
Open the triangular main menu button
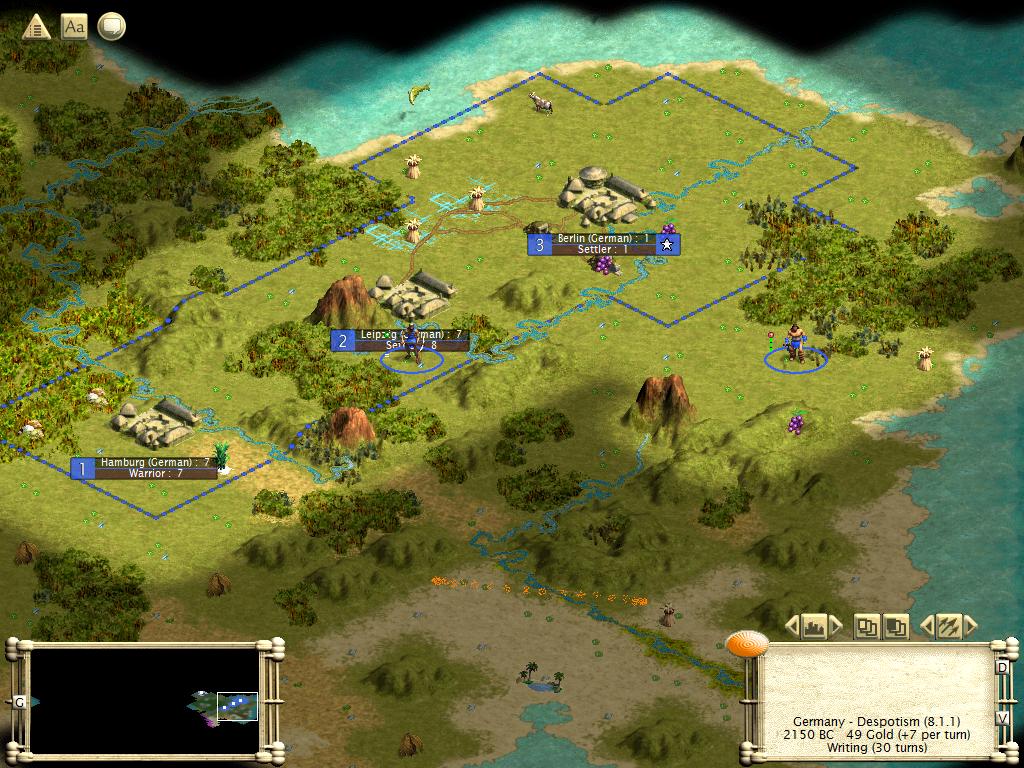pos(36,27)
